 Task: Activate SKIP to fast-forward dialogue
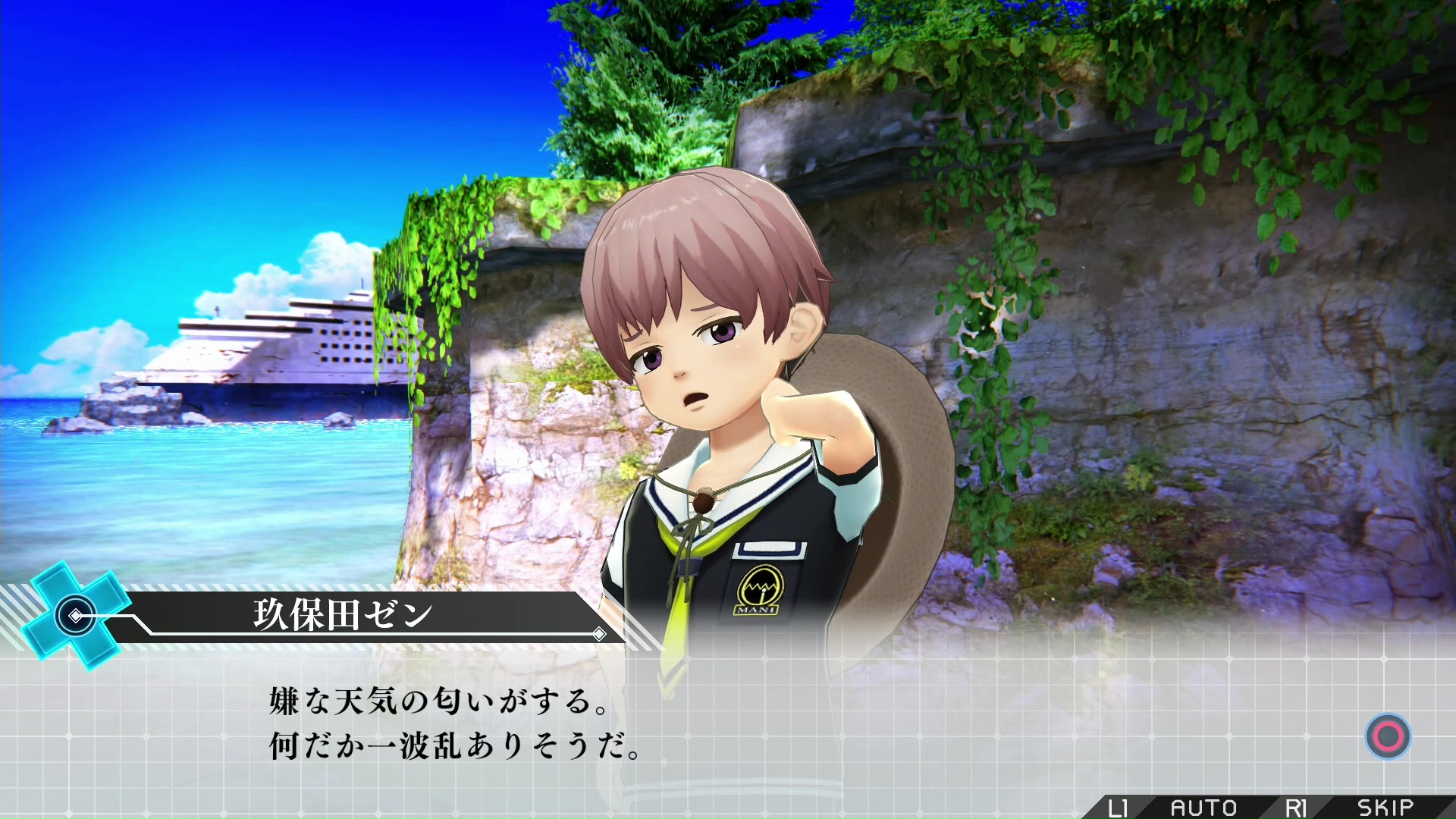(x=1385, y=808)
